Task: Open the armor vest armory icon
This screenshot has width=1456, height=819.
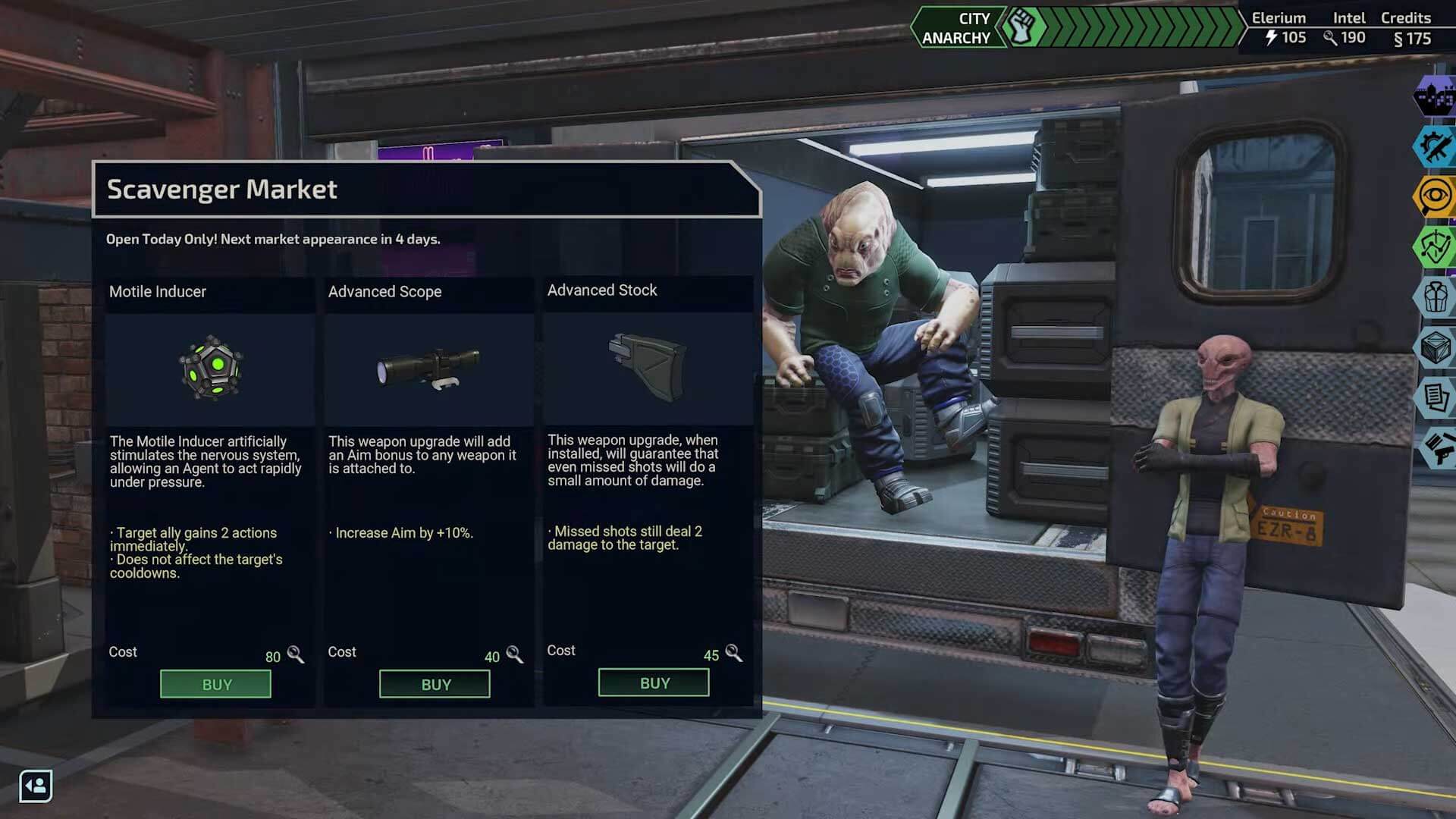Action: click(1435, 297)
